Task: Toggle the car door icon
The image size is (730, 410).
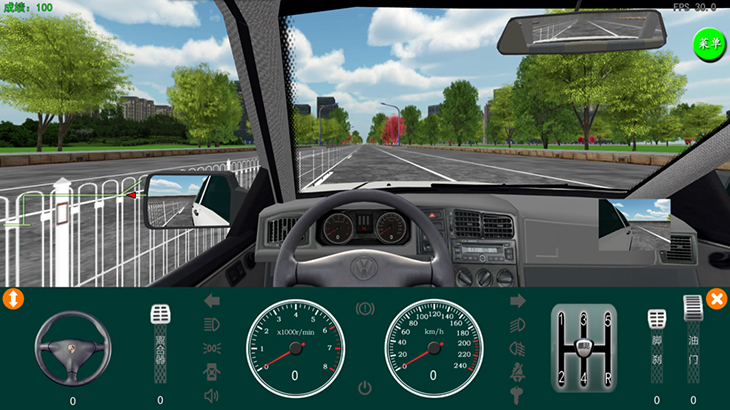Action: [x=212, y=372]
